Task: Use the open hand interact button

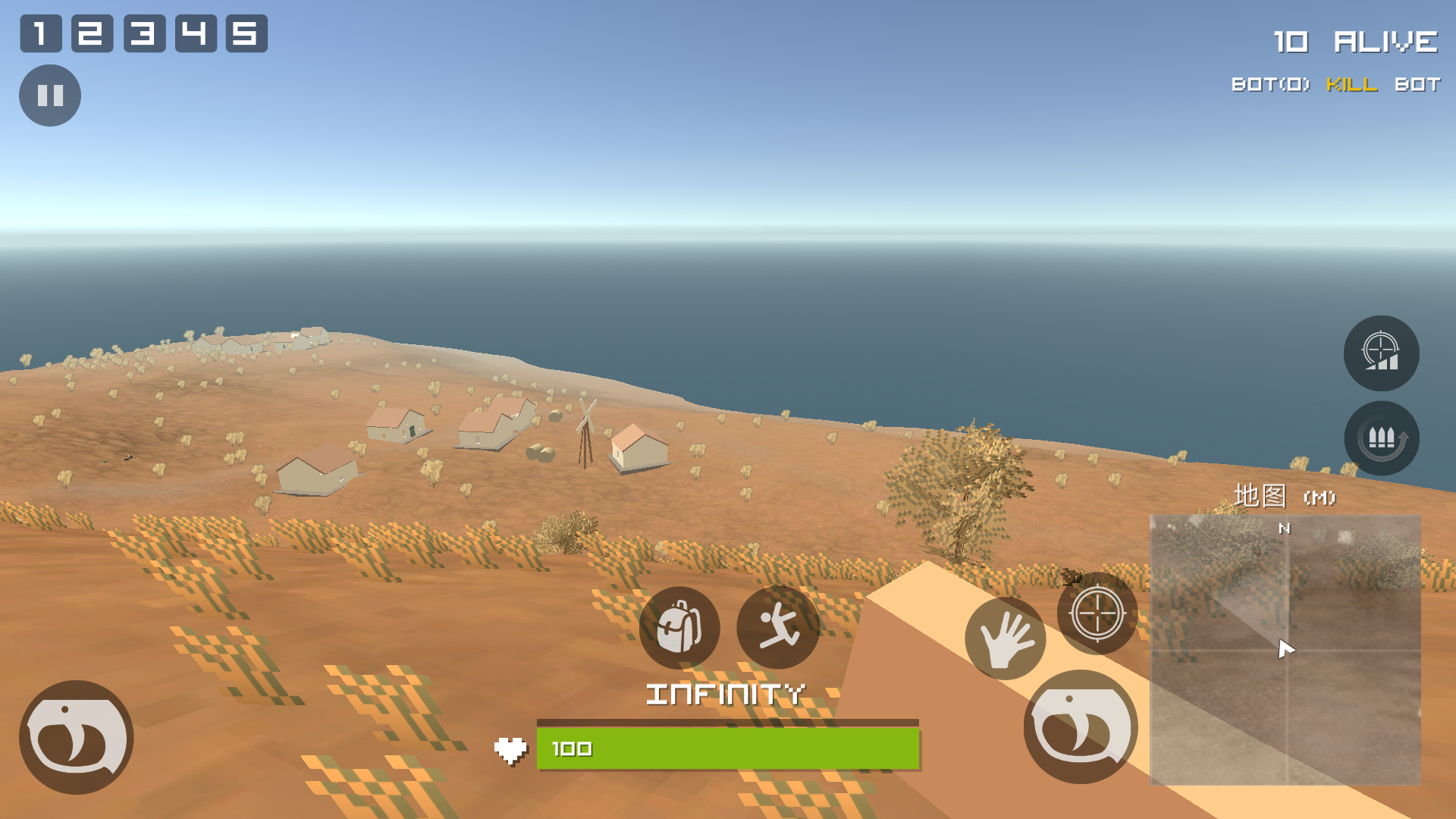Action: coord(1005,639)
